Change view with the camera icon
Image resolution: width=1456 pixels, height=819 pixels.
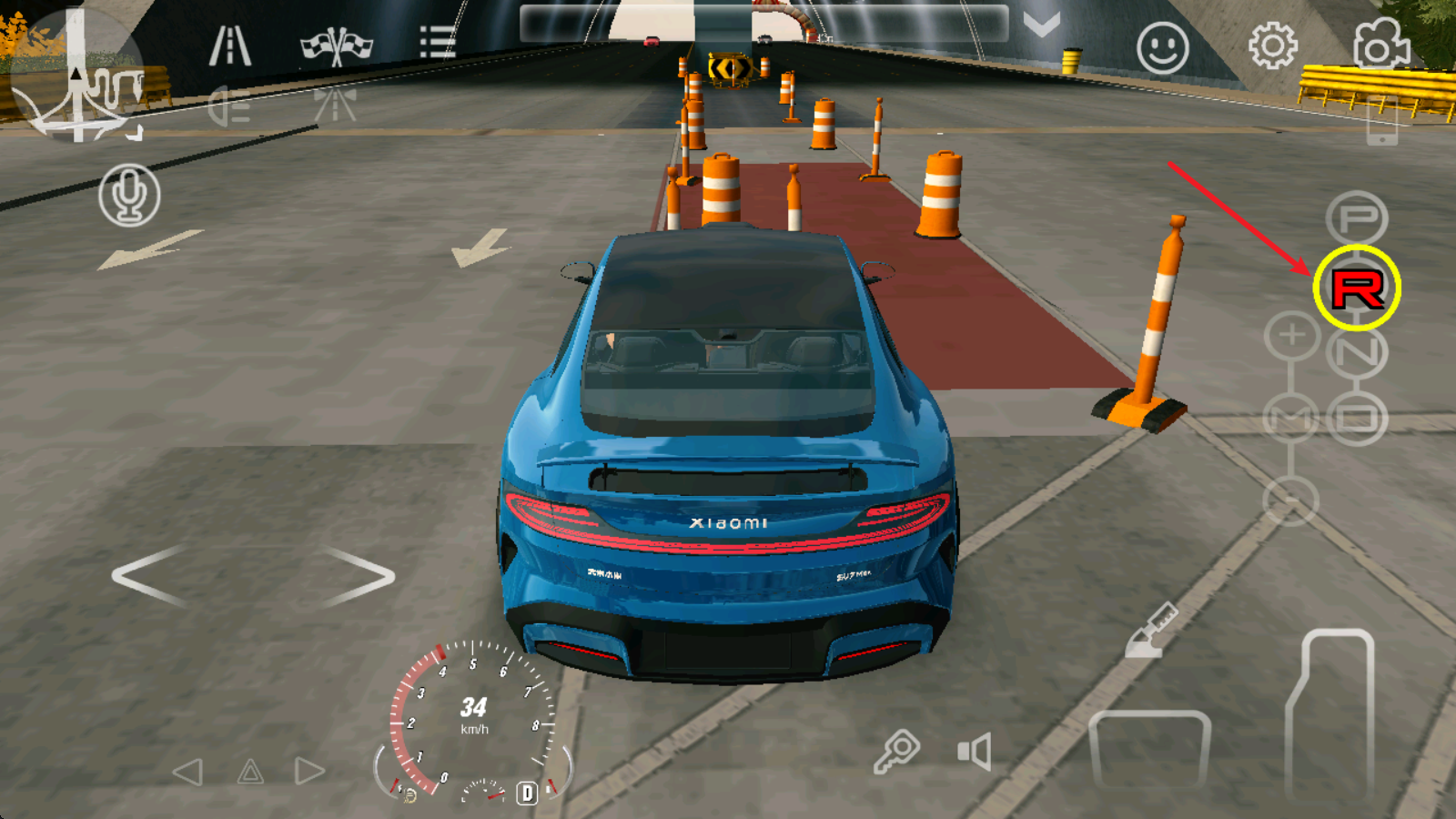click(x=1380, y=44)
